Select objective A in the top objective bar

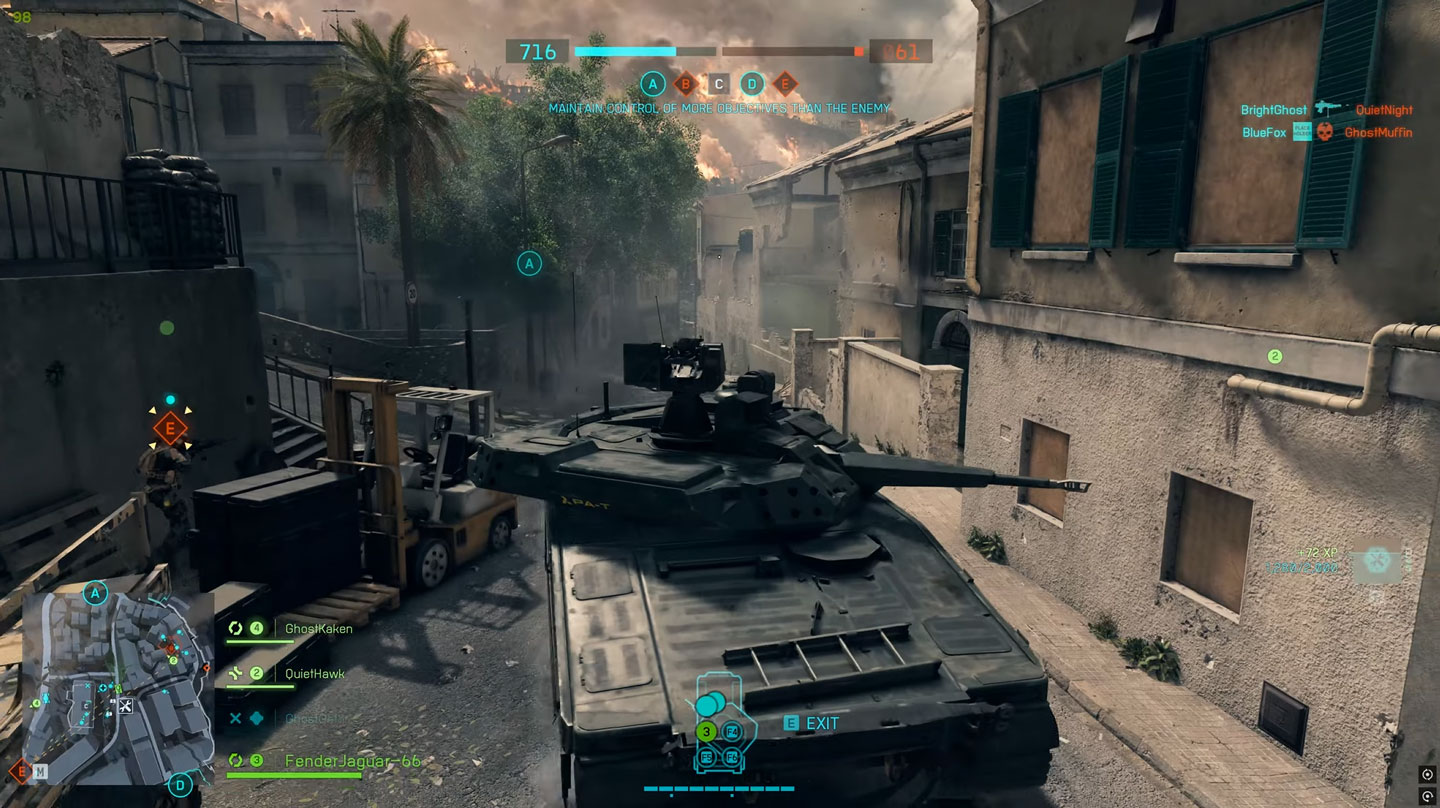click(653, 84)
